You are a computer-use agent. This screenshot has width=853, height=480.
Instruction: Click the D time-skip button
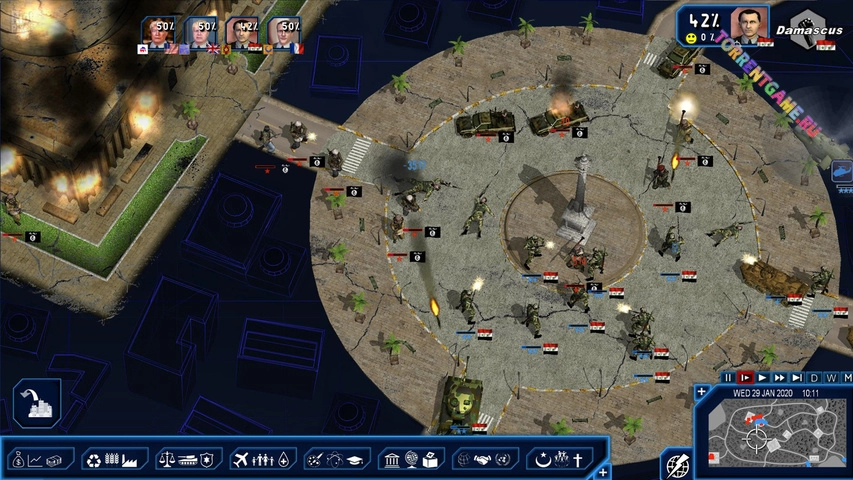pyautogui.click(x=814, y=378)
